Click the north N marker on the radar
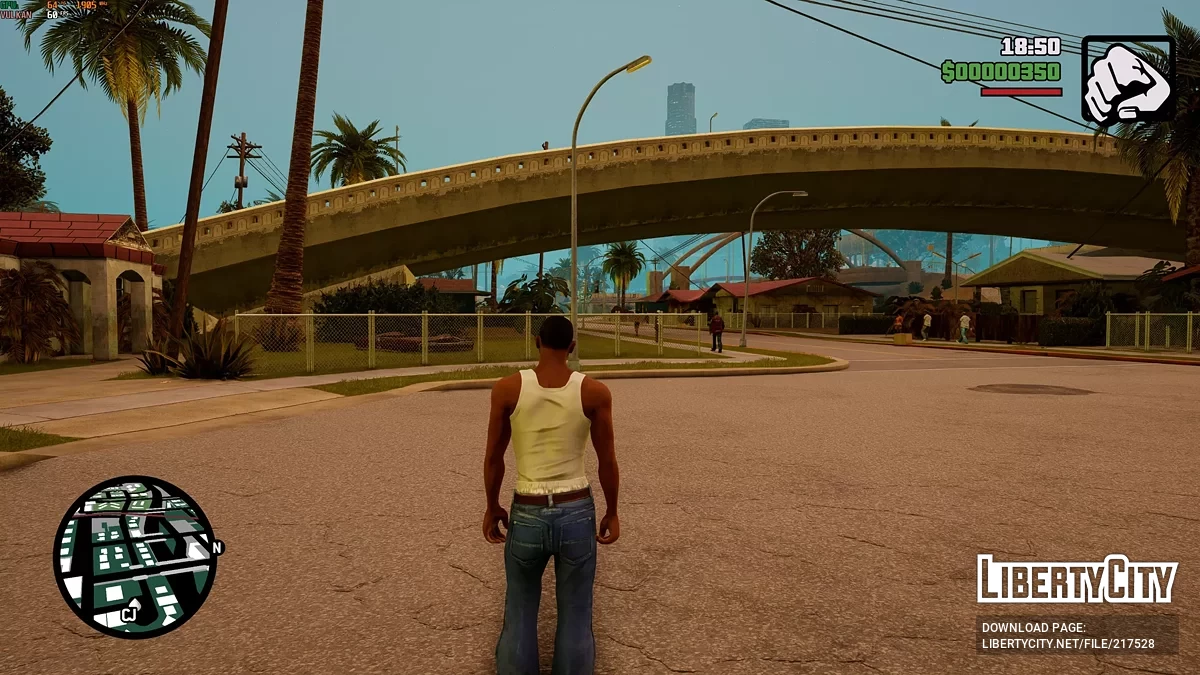1200x675 pixels. [x=217, y=547]
